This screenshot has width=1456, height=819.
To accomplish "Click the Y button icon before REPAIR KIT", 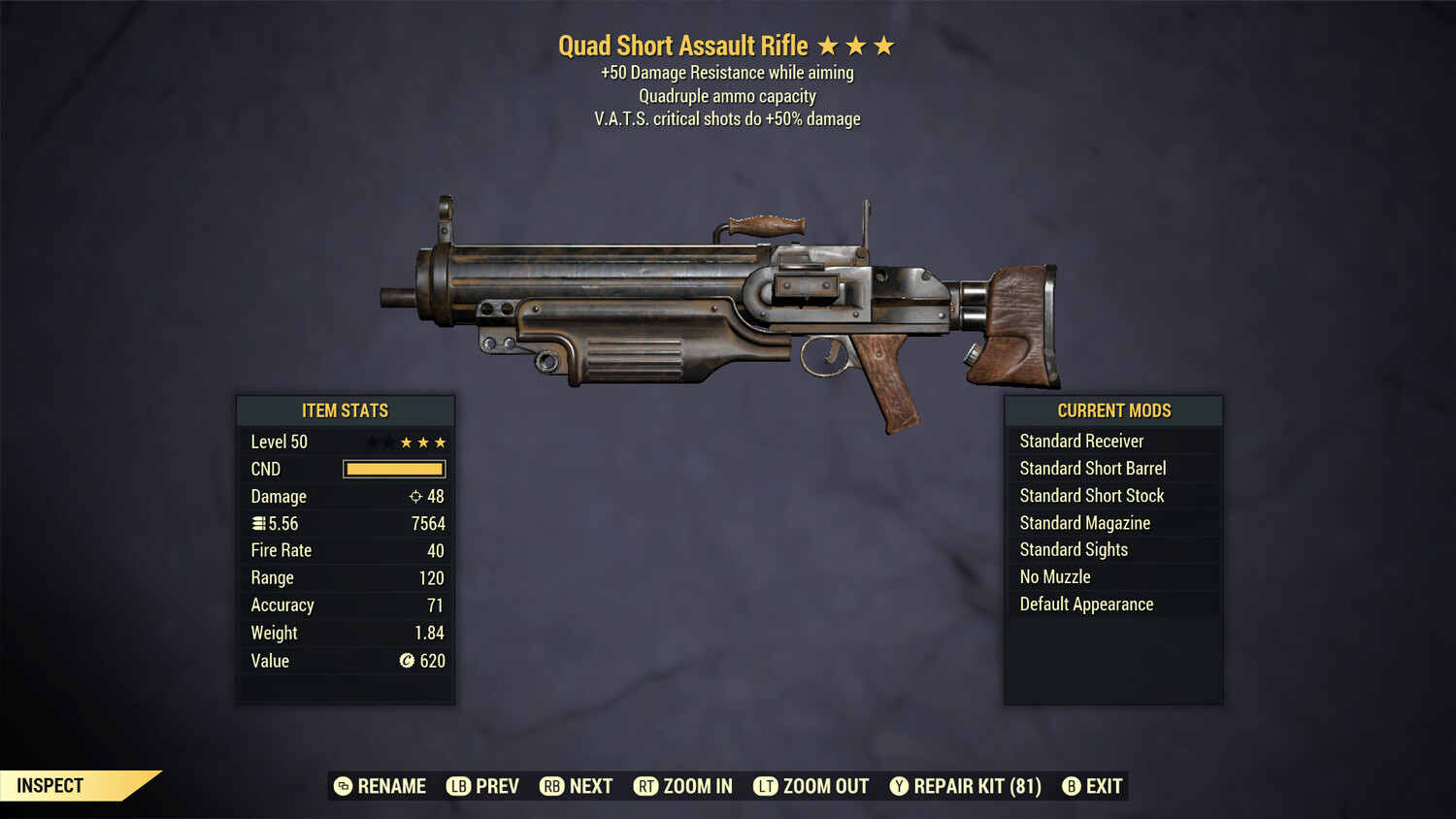I will 899,786.
